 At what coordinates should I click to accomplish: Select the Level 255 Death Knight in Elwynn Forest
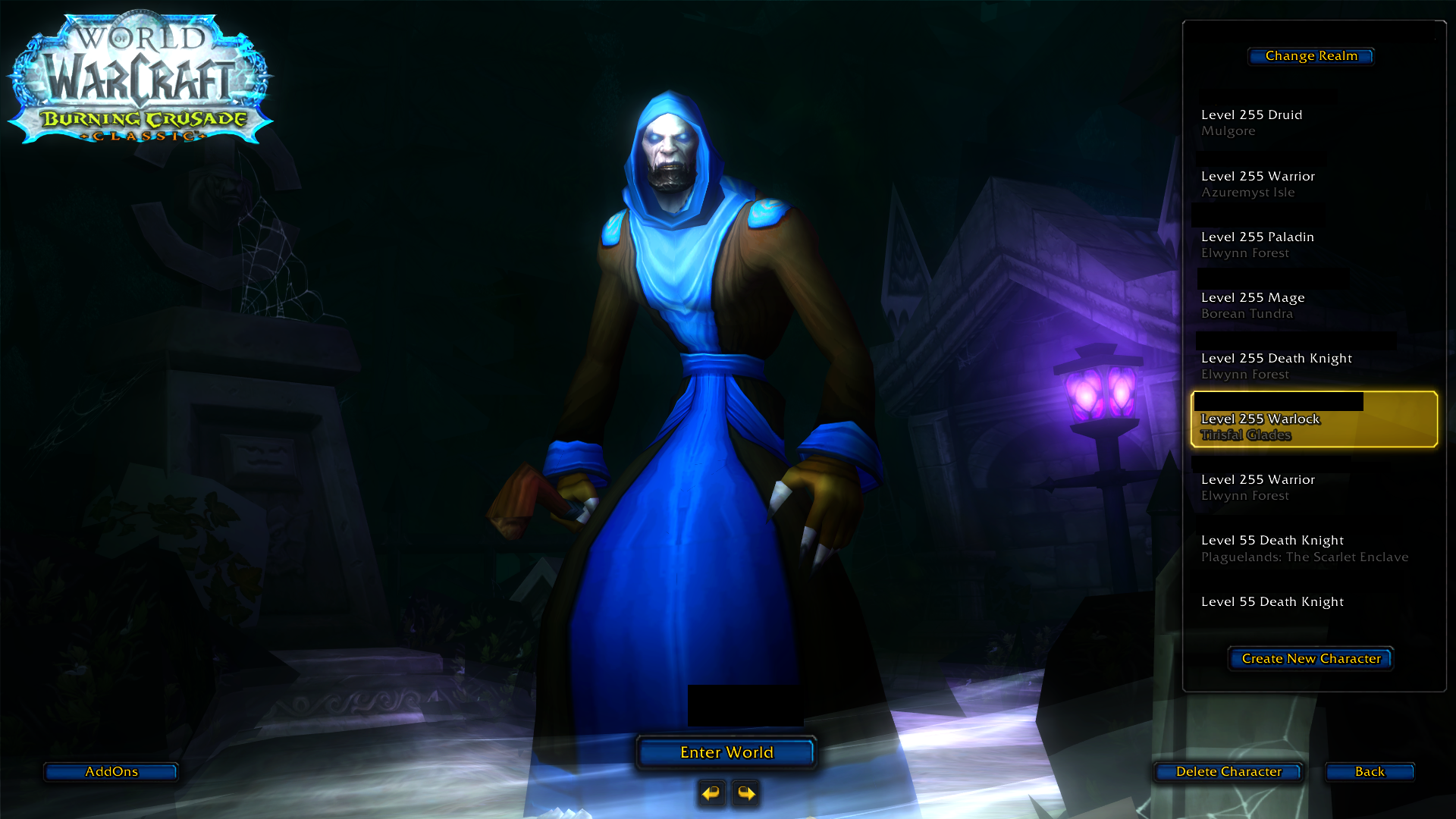coord(1304,365)
